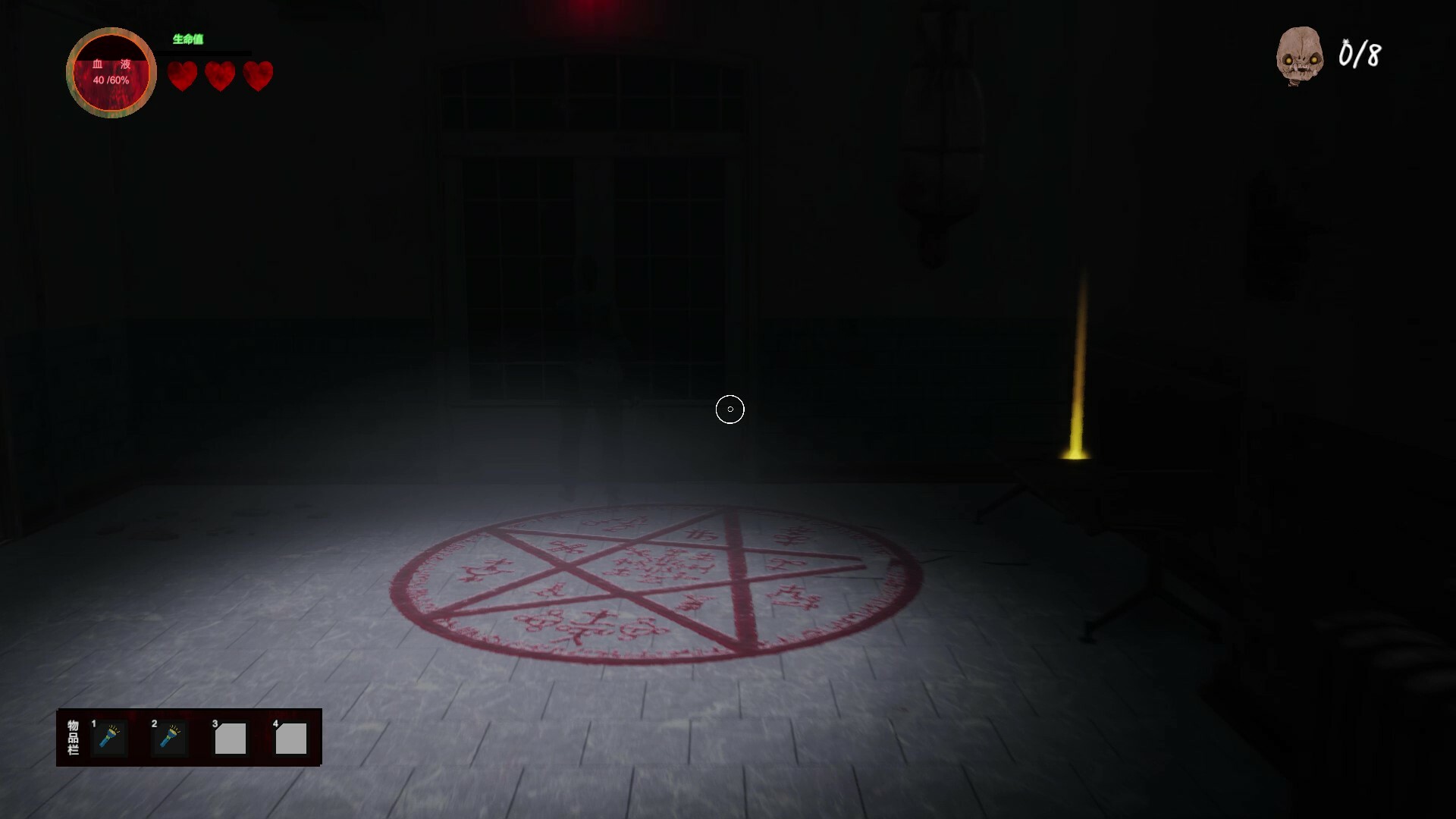This screenshot has width=1456, height=819.
Task: Click the 血液 text on blood orb
Action: pyautogui.click(x=111, y=64)
